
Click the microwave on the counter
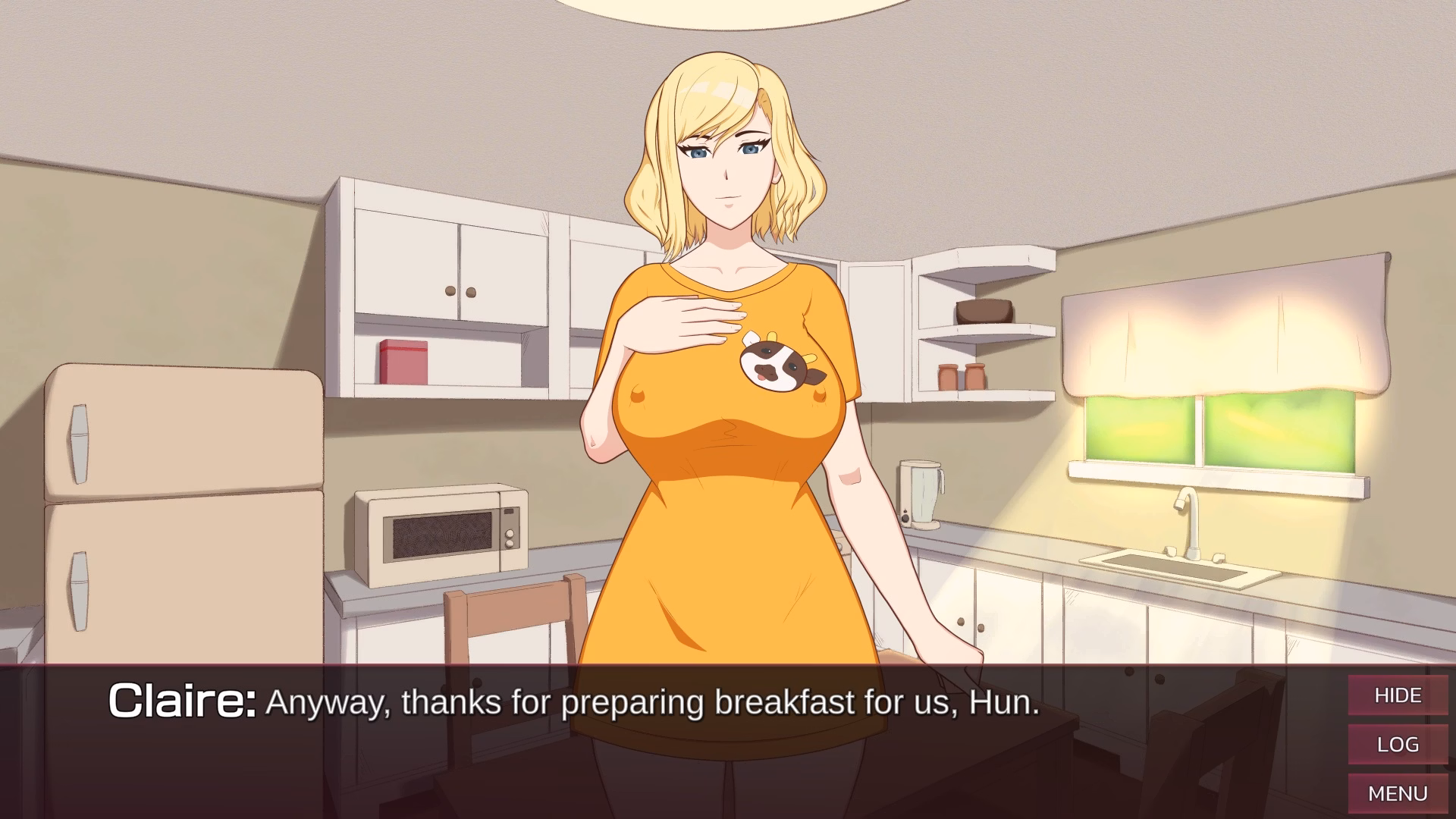pos(440,531)
